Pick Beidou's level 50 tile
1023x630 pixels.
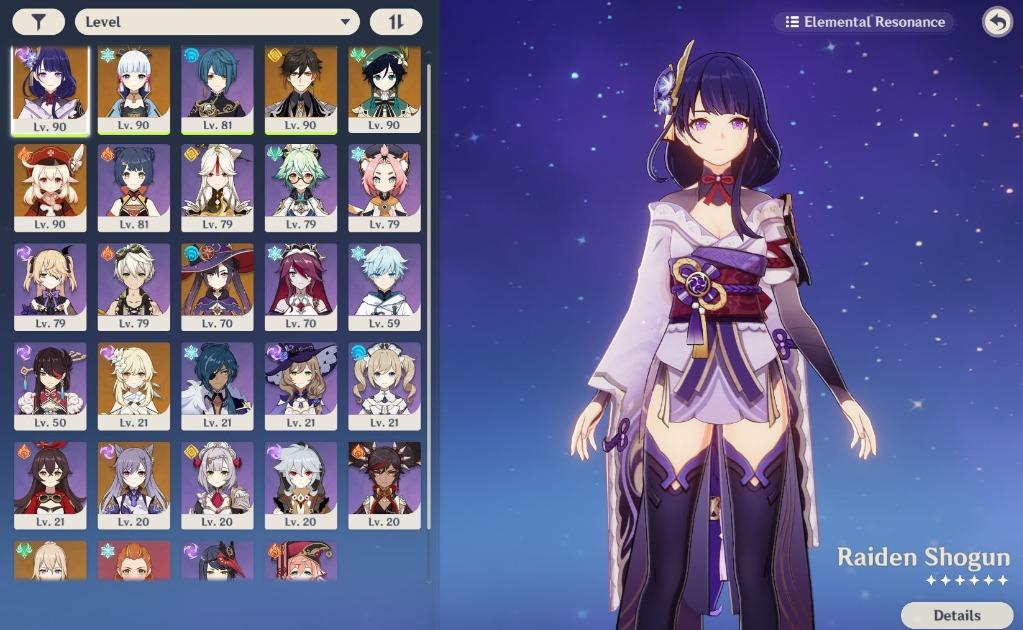point(50,386)
